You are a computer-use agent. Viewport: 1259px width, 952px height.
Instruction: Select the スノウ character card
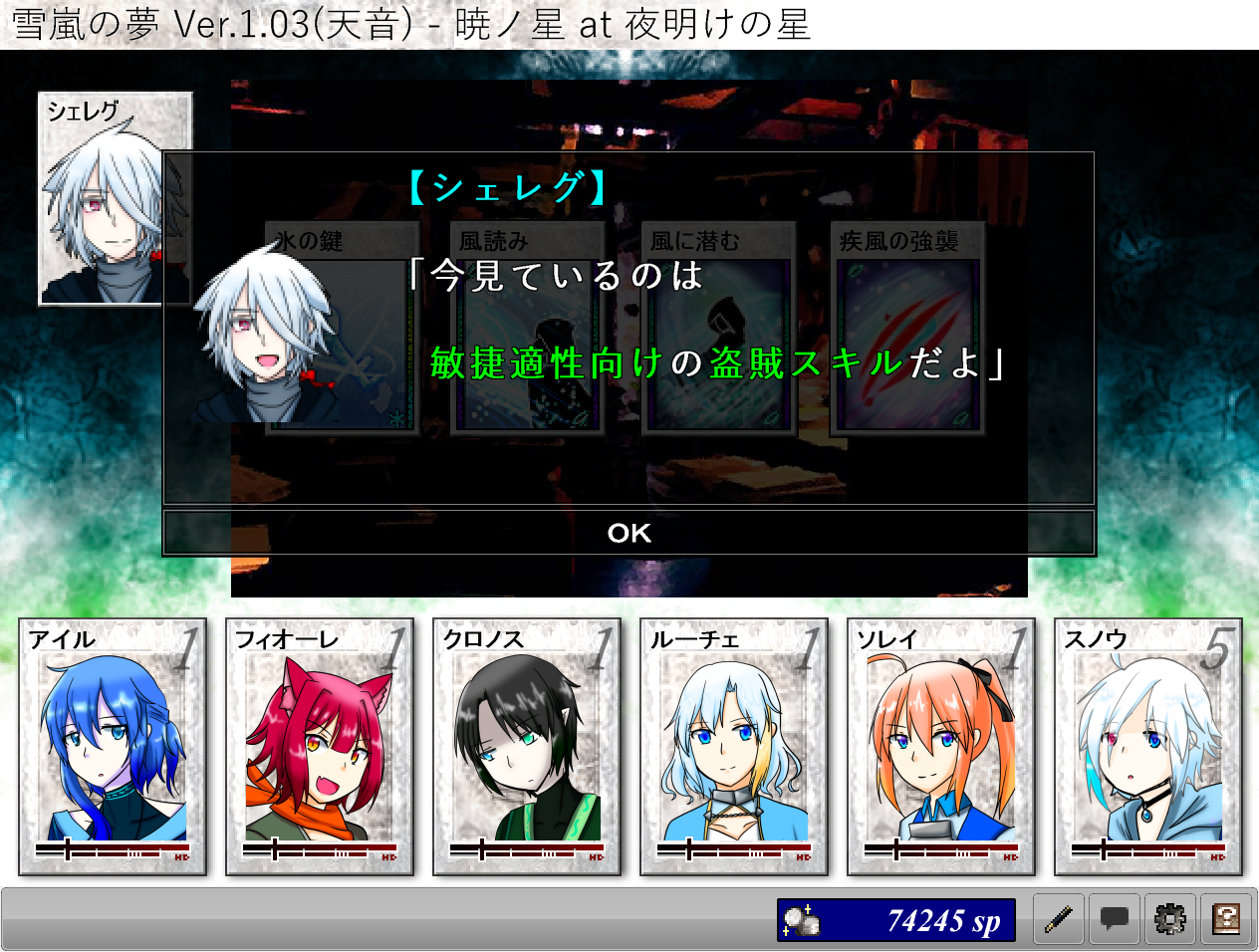(x=1148, y=747)
